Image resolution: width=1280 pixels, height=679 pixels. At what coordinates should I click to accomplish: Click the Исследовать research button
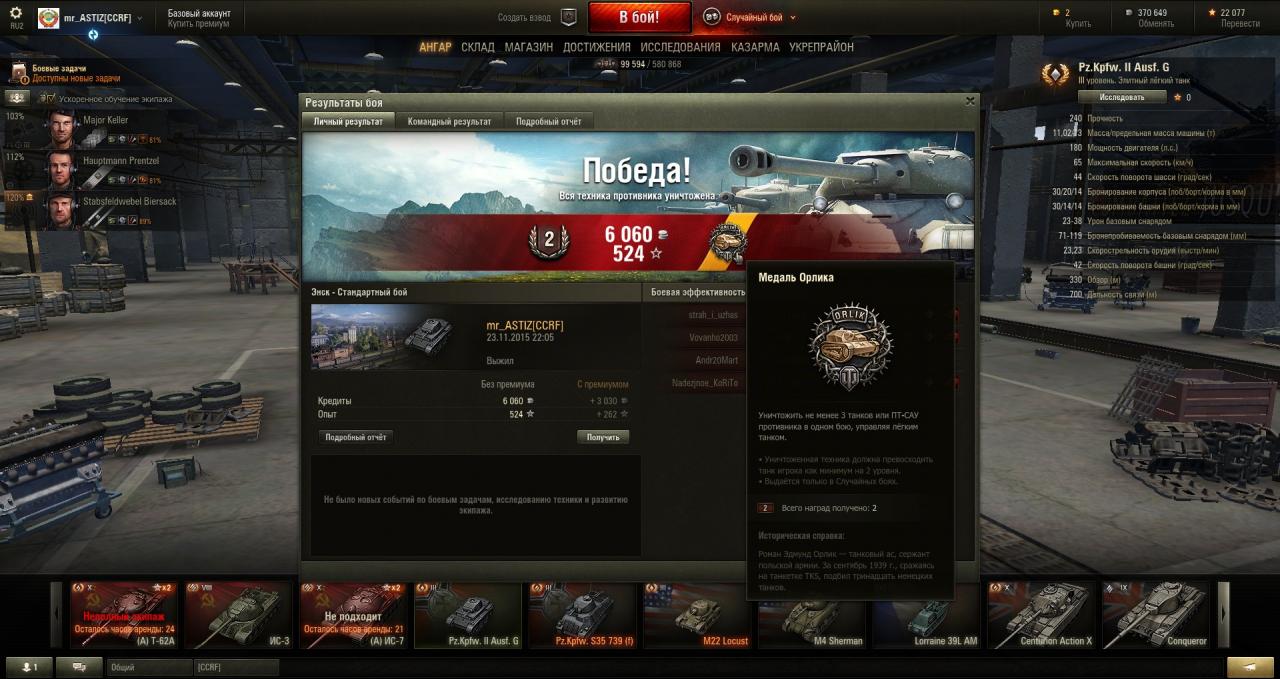tap(1122, 97)
